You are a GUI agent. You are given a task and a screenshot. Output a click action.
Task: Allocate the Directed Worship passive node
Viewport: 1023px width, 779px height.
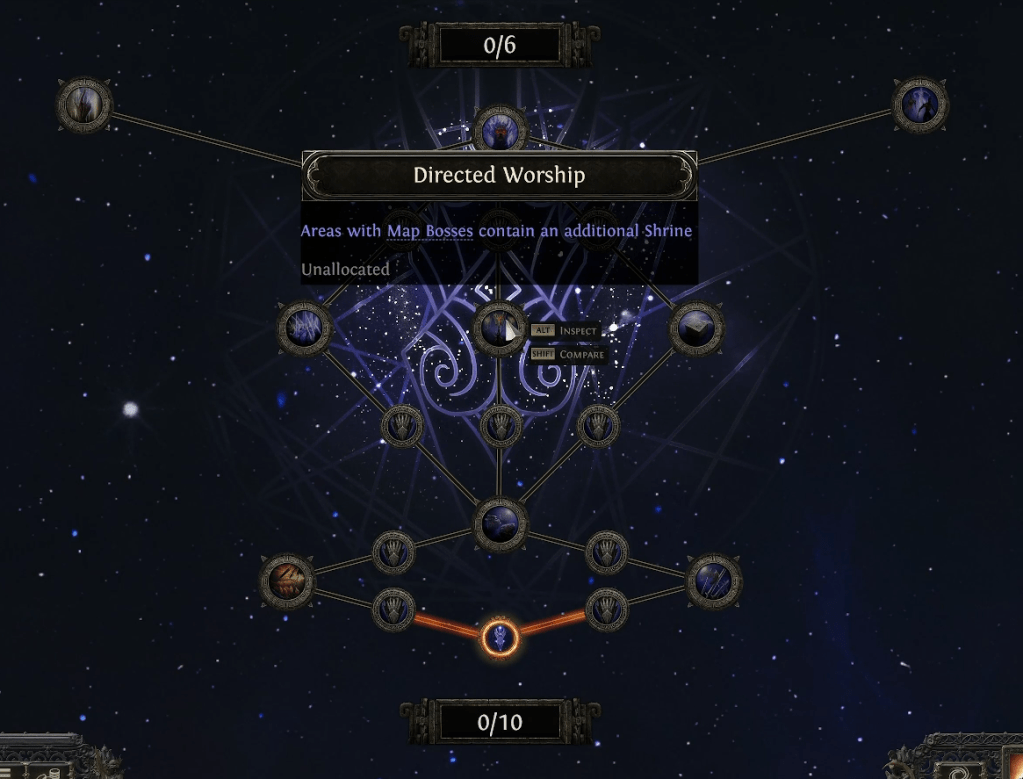(498, 327)
